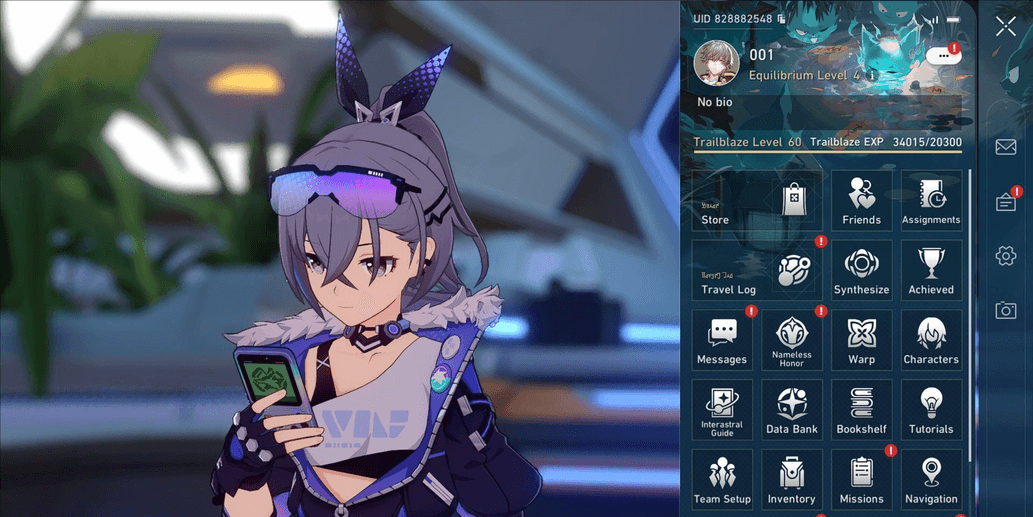Open the Synthesize menu

(x=861, y=271)
